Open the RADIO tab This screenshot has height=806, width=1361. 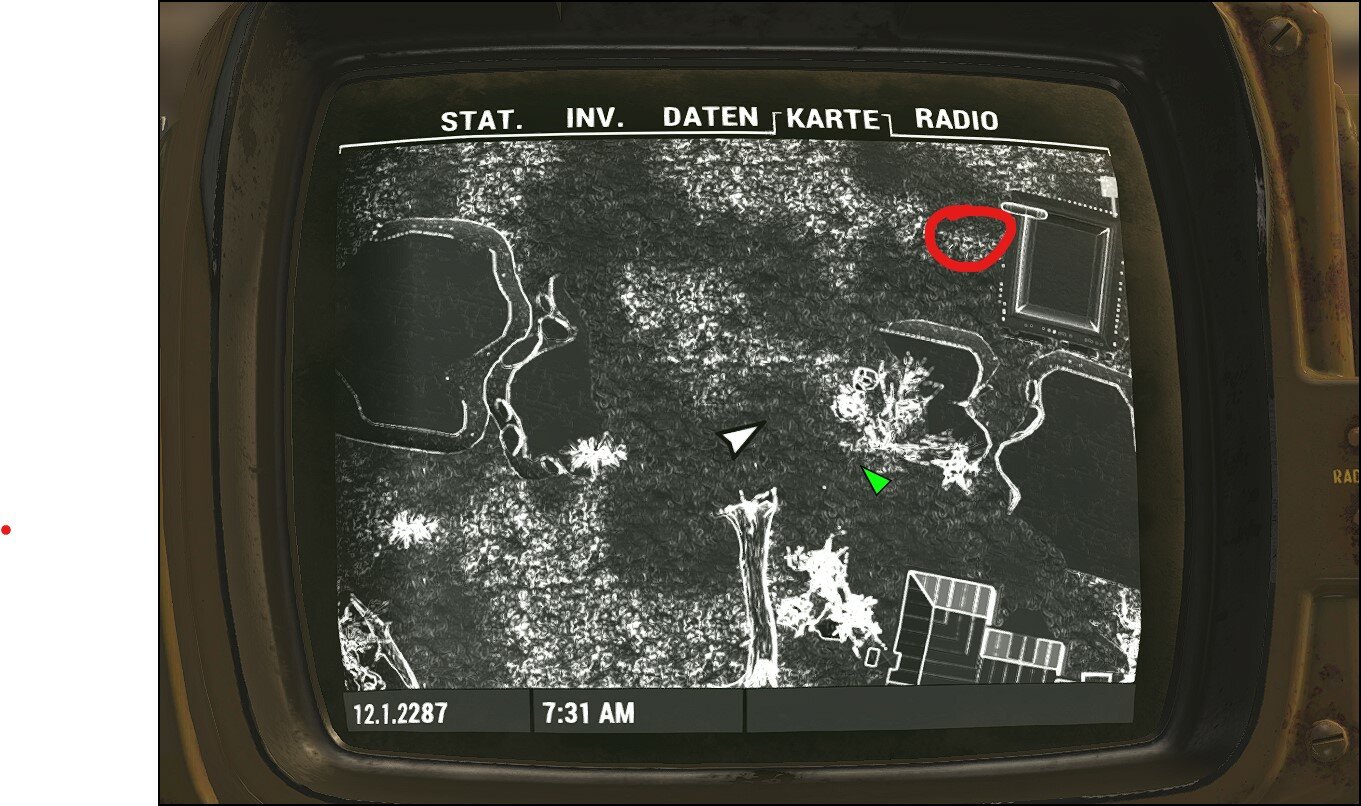pos(954,120)
